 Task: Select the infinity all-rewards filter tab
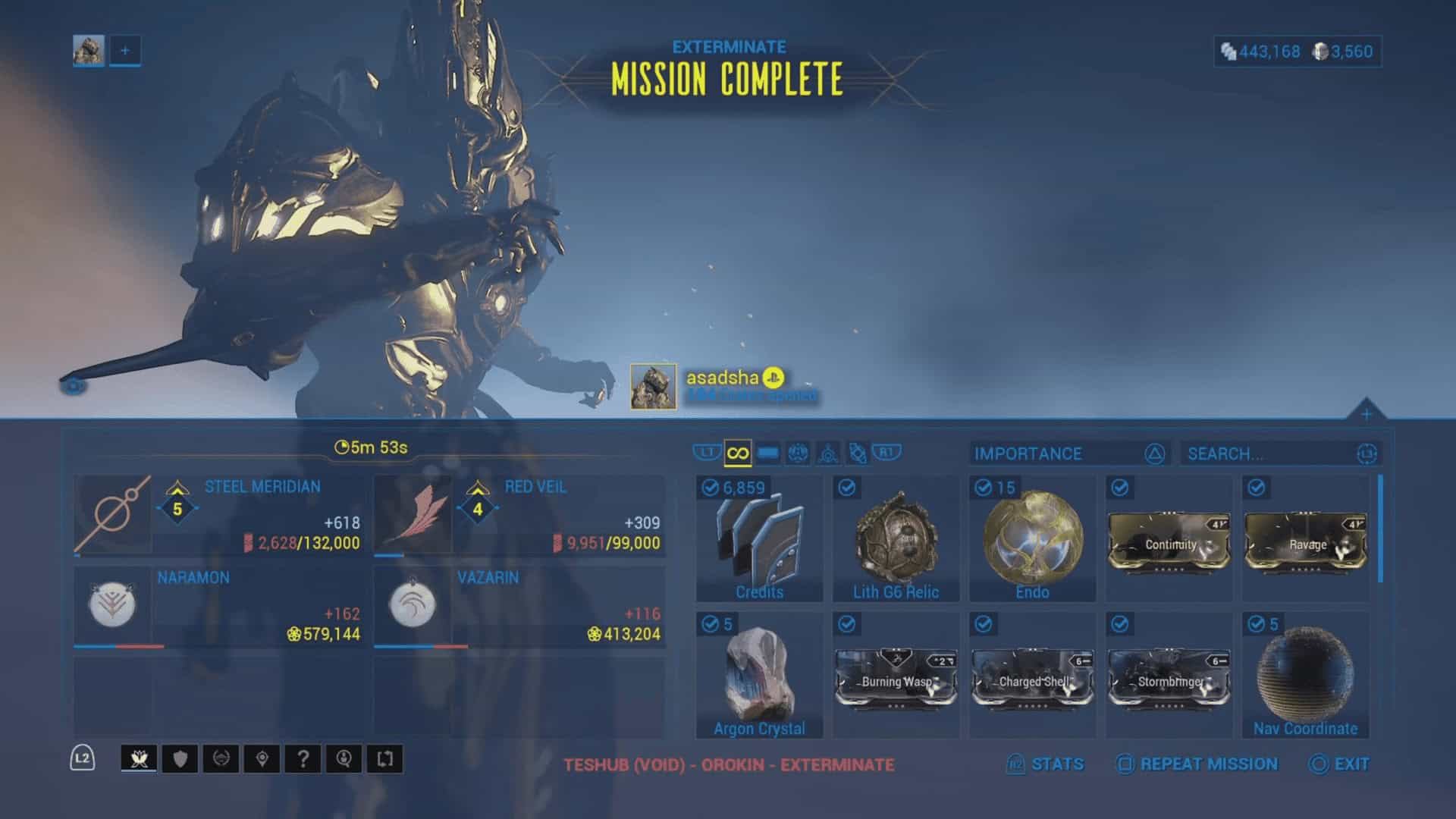[x=737, y=453]
